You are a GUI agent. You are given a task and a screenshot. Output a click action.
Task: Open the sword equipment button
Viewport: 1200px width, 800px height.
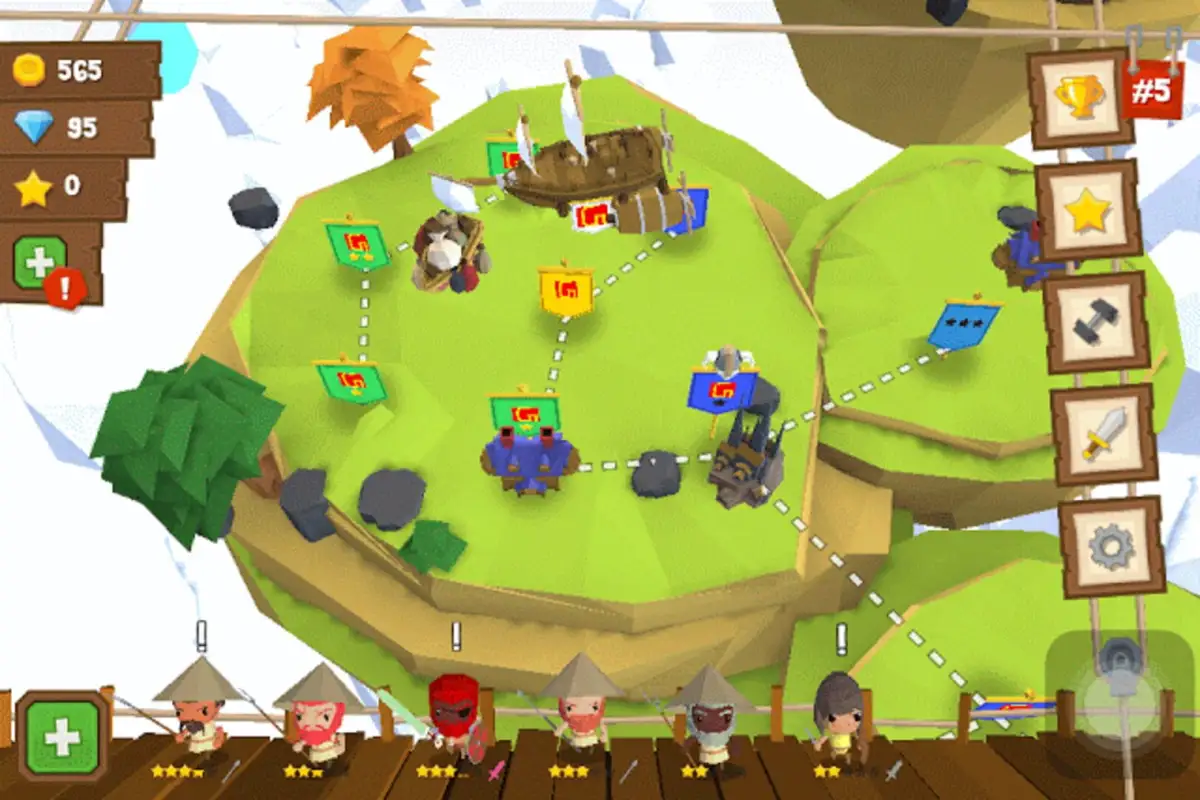pyautogui.click(x=1104, y=433)
